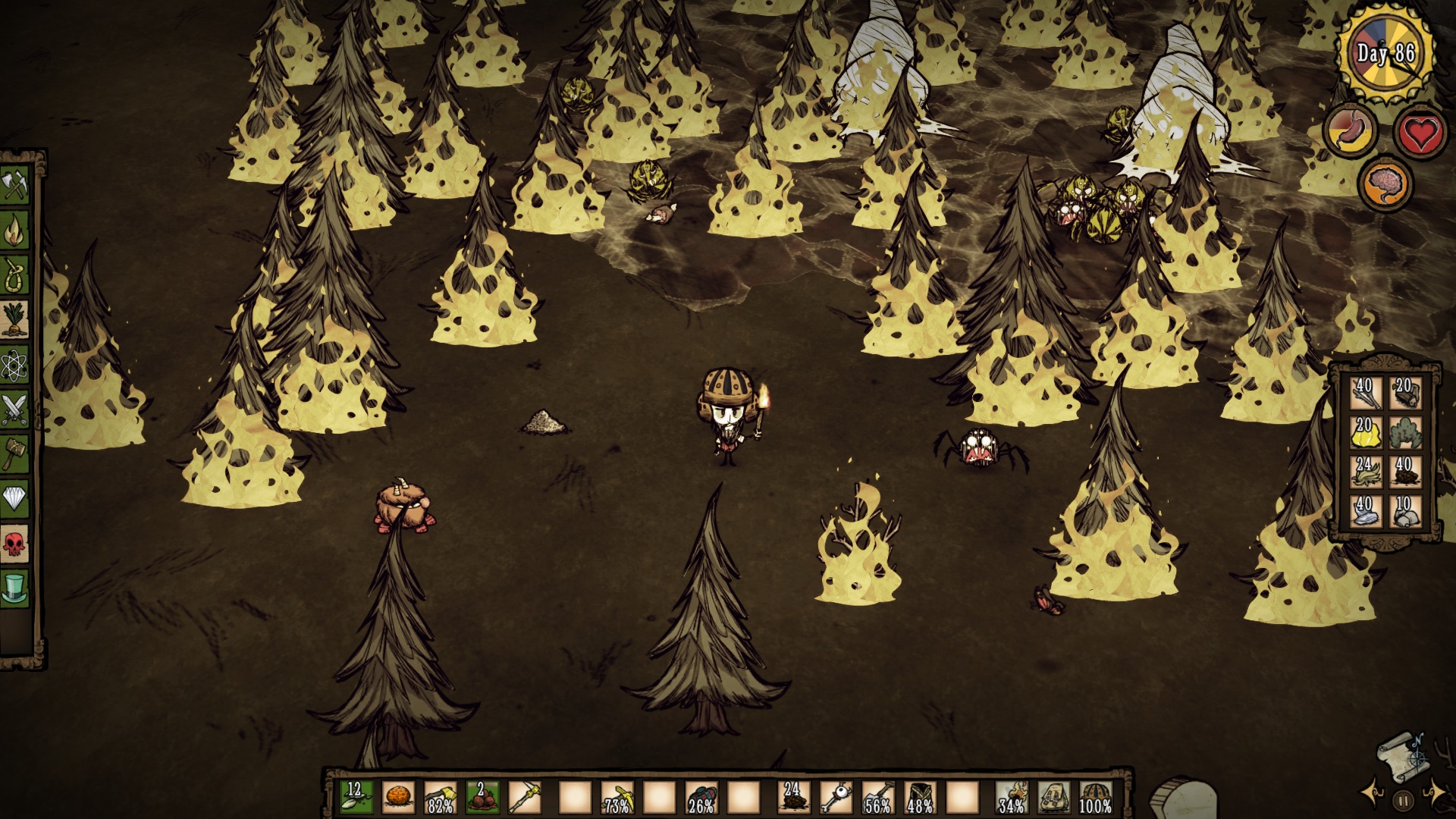The width and height of the screenshot is (1456, 819).
Task: Open the Fire crafting tab
Action: tap(15, 230)
